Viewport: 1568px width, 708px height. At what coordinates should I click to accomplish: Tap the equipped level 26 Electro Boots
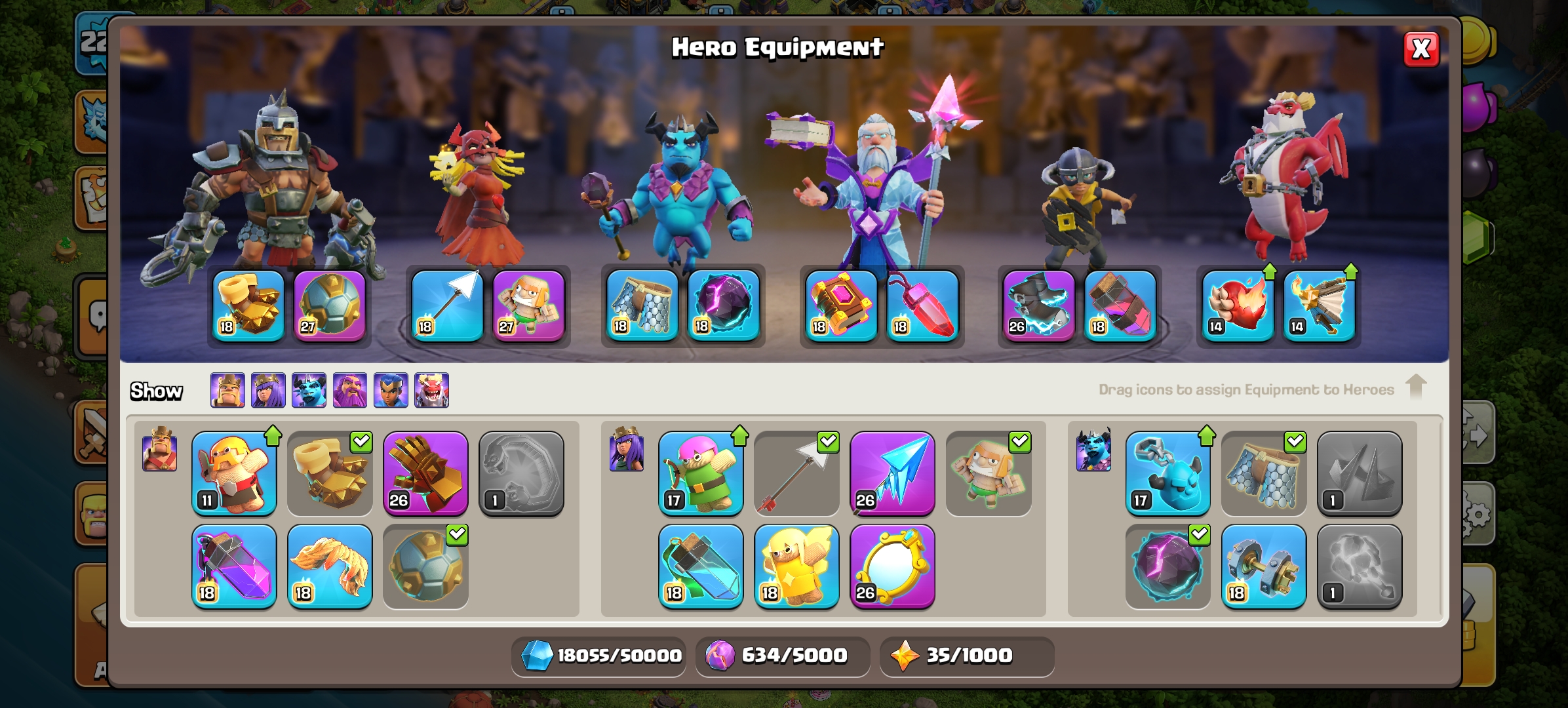(x=1039, y=305)
